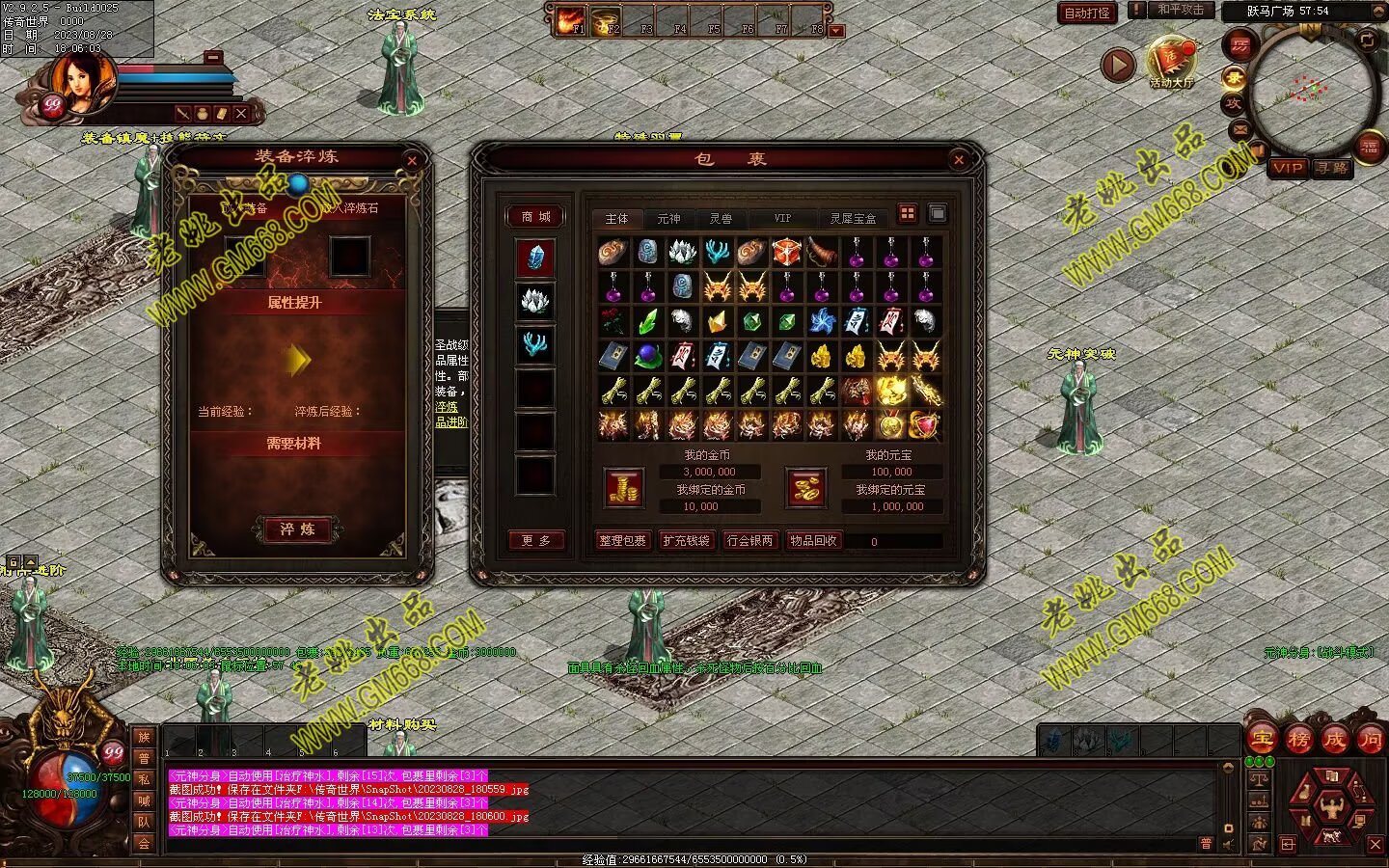Click the 扩充钱袋 button
The height and width of the screenshot is (868, 1389).
click(686, 541)
